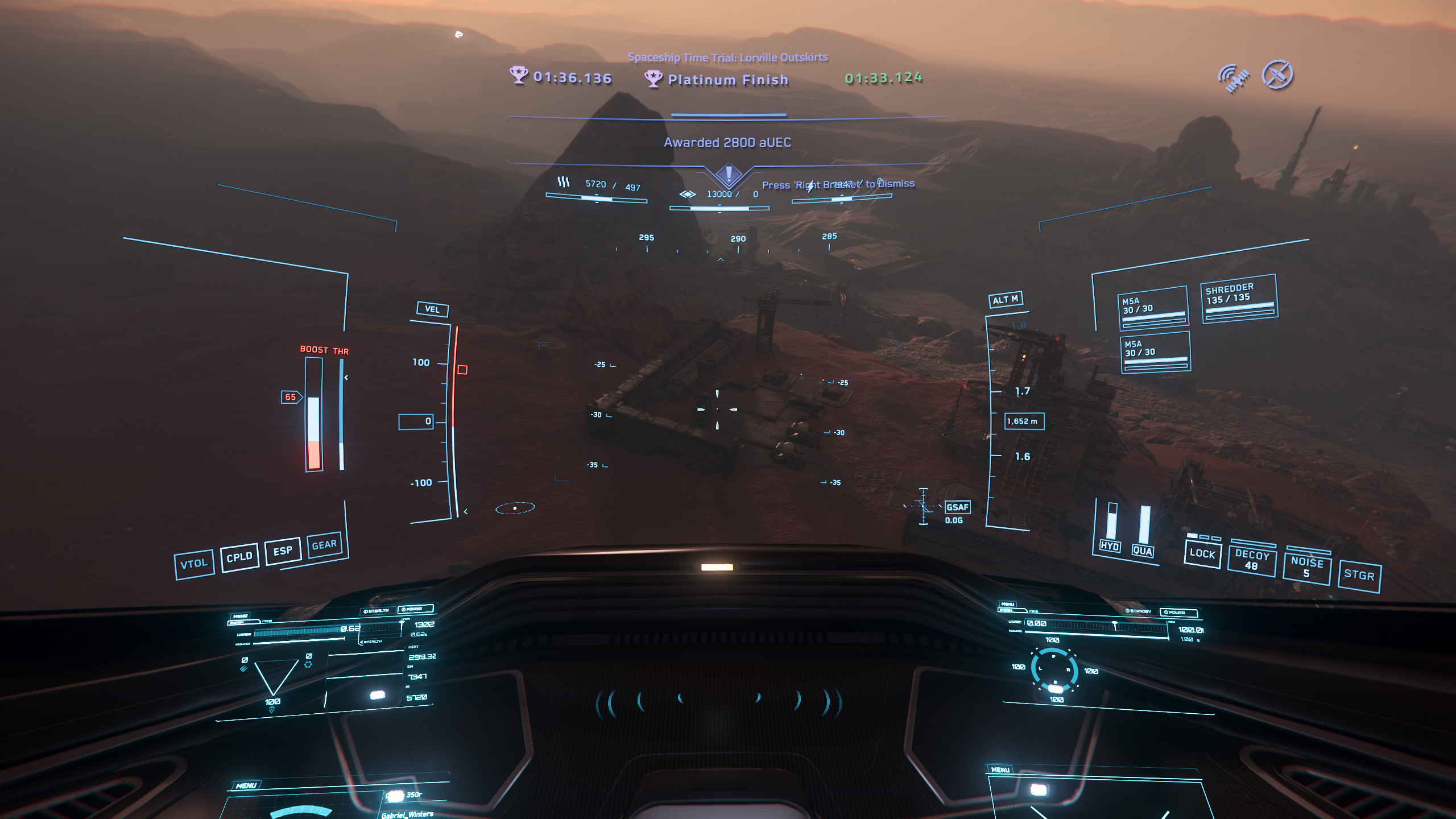1456x819 pixels.
Task: Select the SHREDDER 135 / 135 weapon box
Action: click(1239, 299)
